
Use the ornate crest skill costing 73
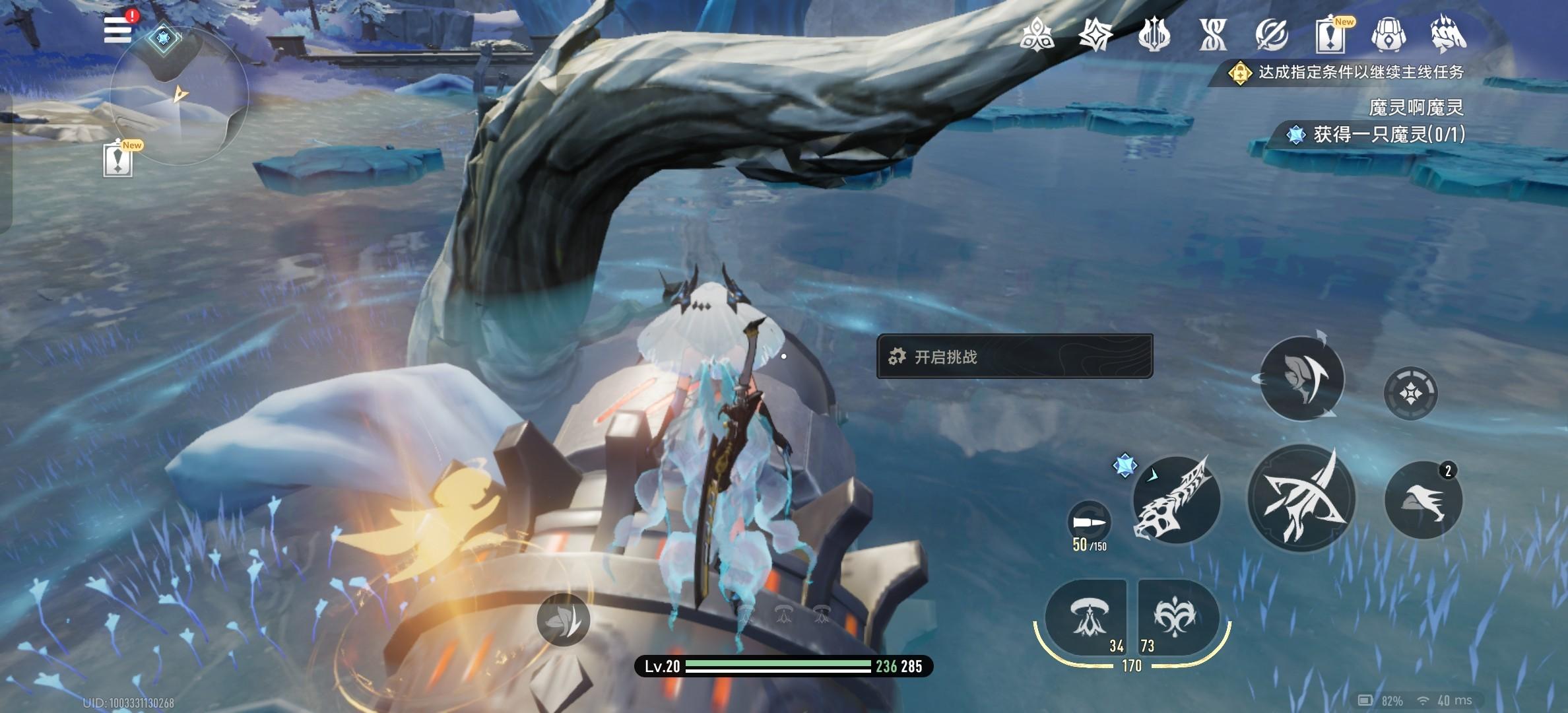pyautogui.click(x=1176, y=617)
